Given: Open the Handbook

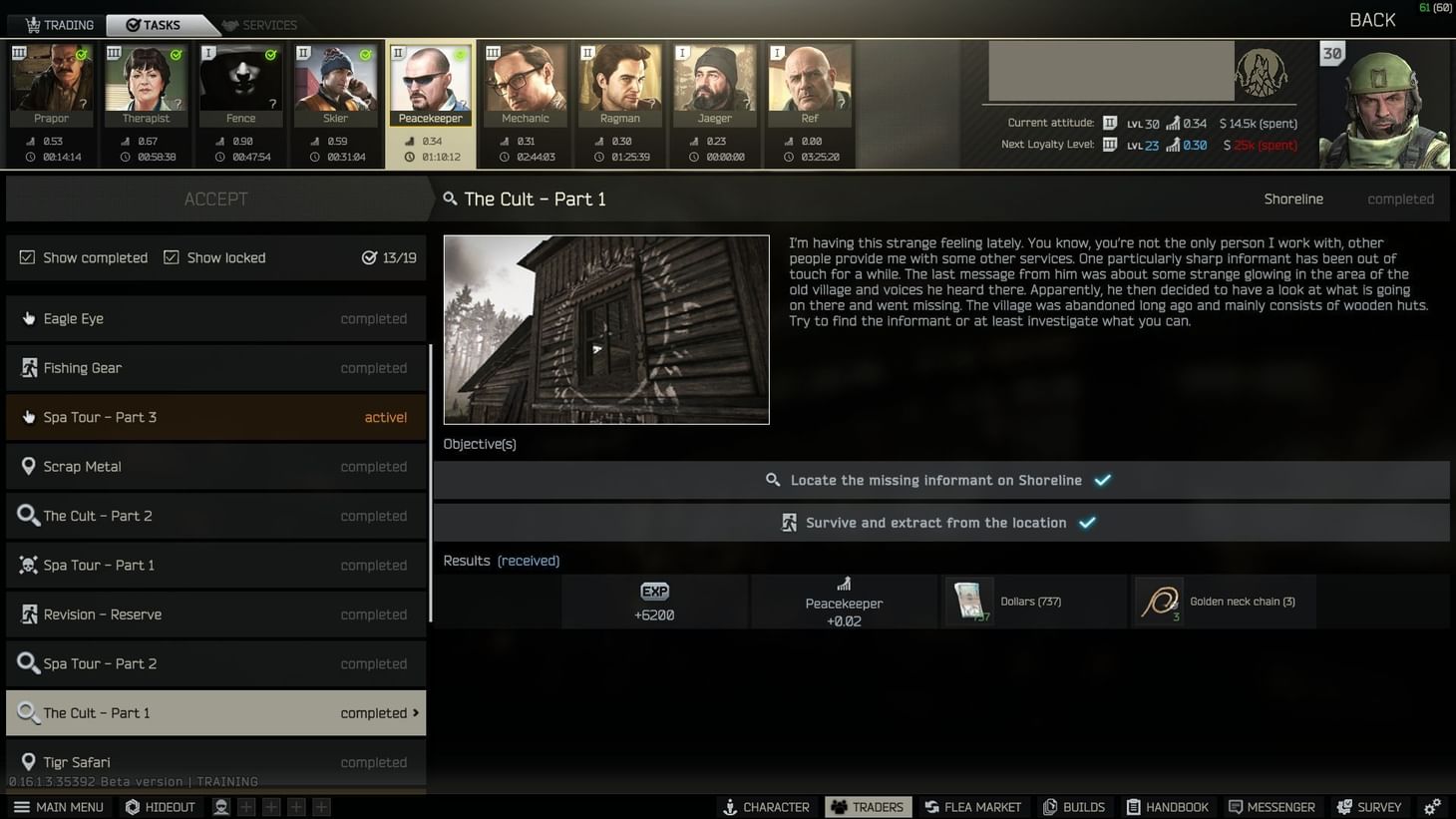Looking at the screenshot, I should tap(1168, 806).
